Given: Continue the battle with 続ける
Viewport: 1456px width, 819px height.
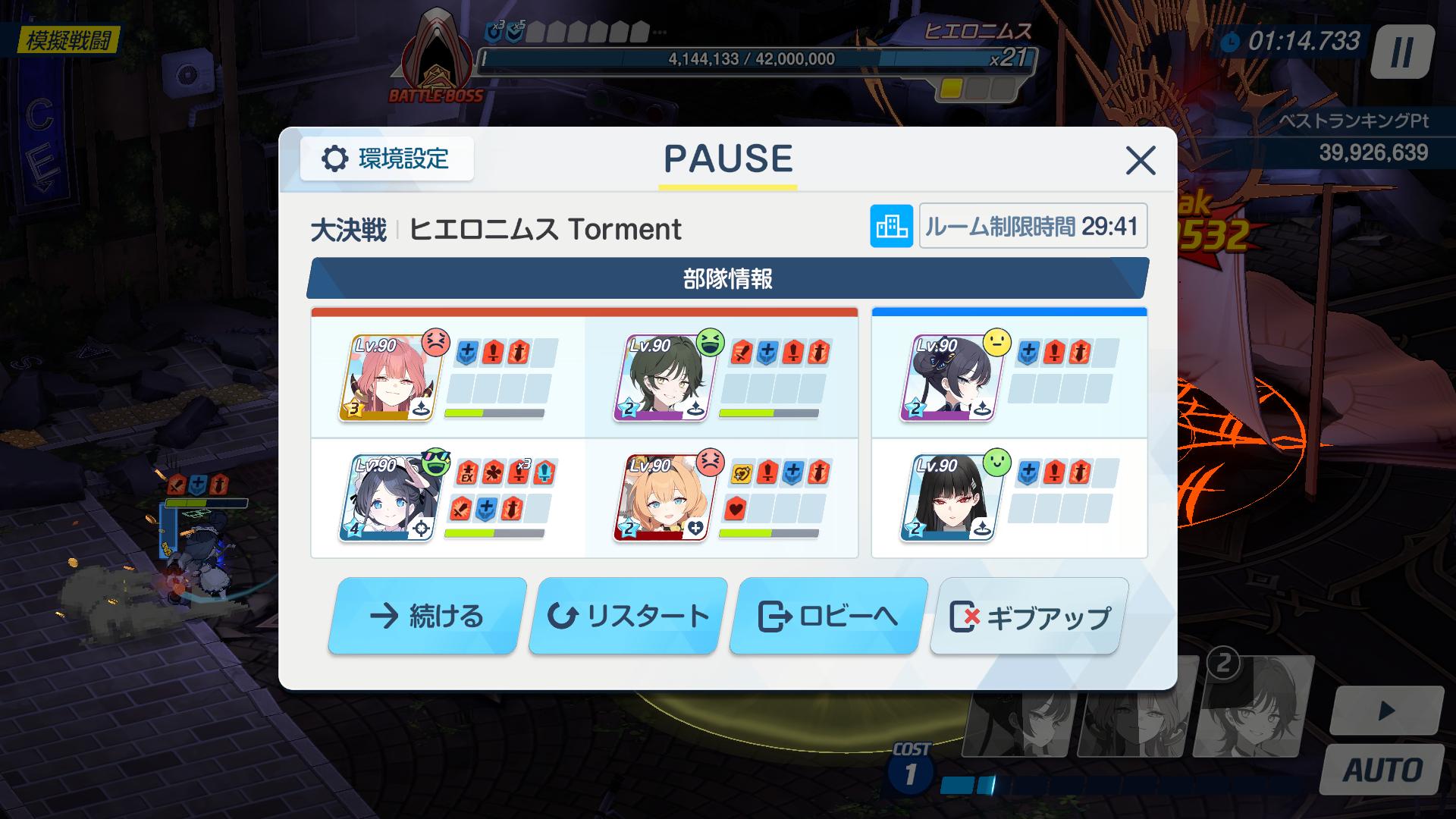Looking at the screenshot, I should point(427,616).
